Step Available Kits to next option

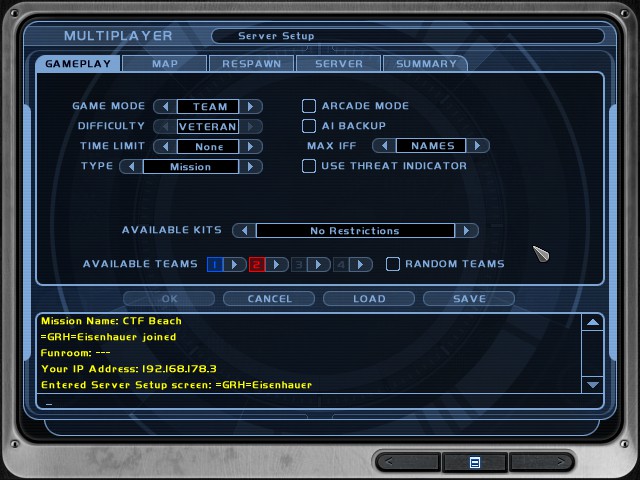466,231
